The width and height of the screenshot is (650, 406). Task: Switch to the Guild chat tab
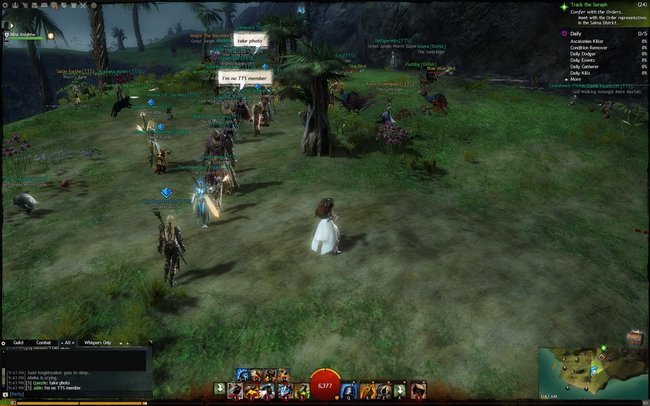click(x=18, y=343)
